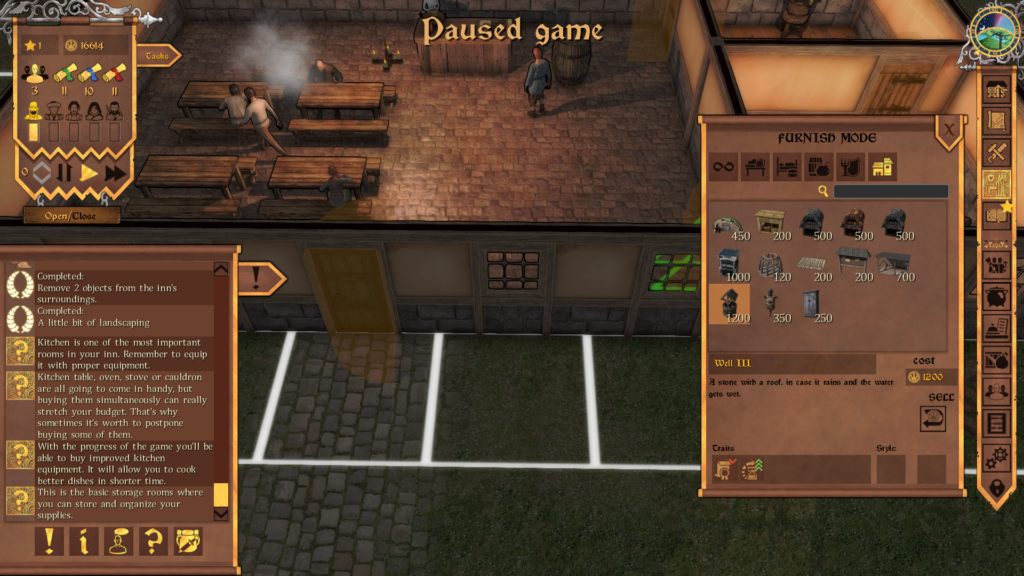Viewport: 1024px width, 576px height.
Task: Click the Sell button
Action: coord(934,418)
